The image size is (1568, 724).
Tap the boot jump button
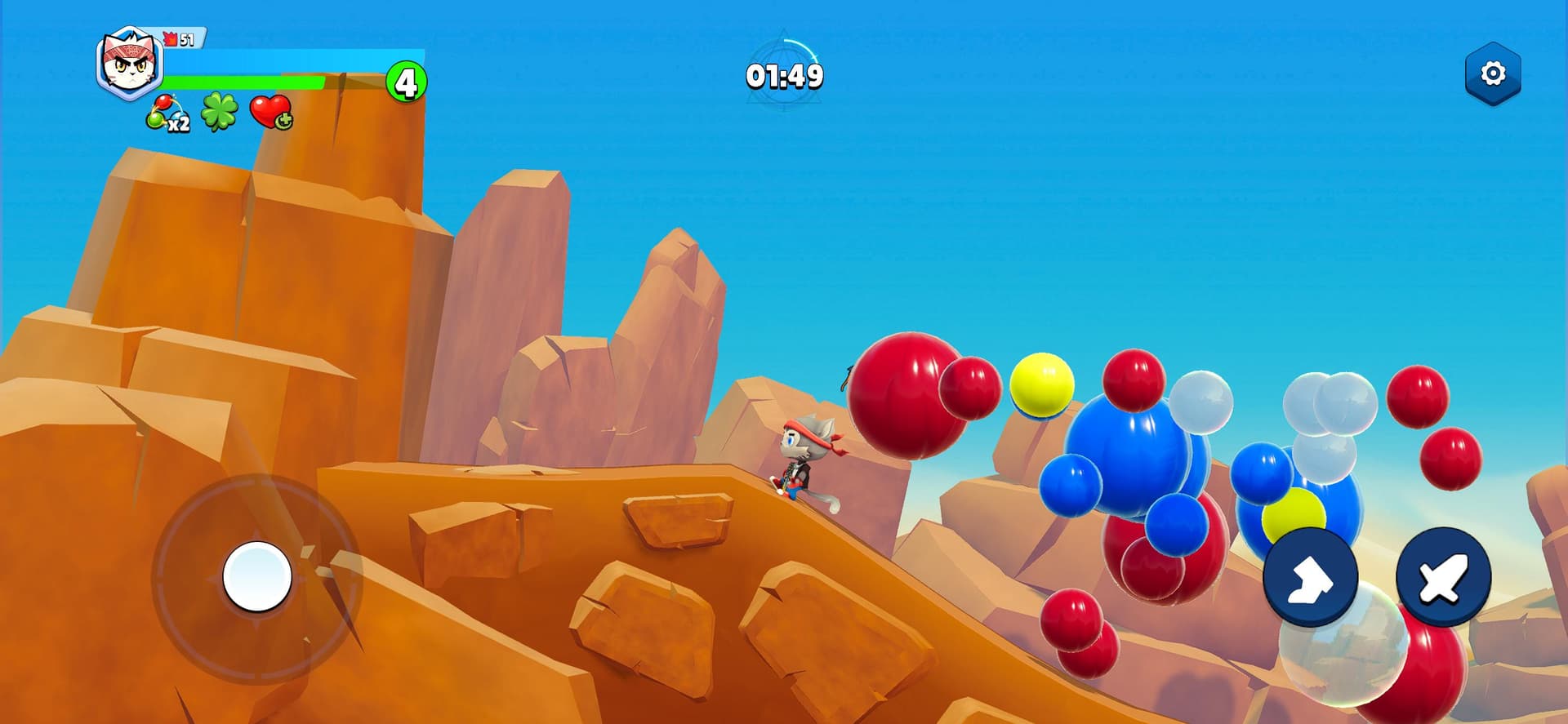pos(1310,578)
